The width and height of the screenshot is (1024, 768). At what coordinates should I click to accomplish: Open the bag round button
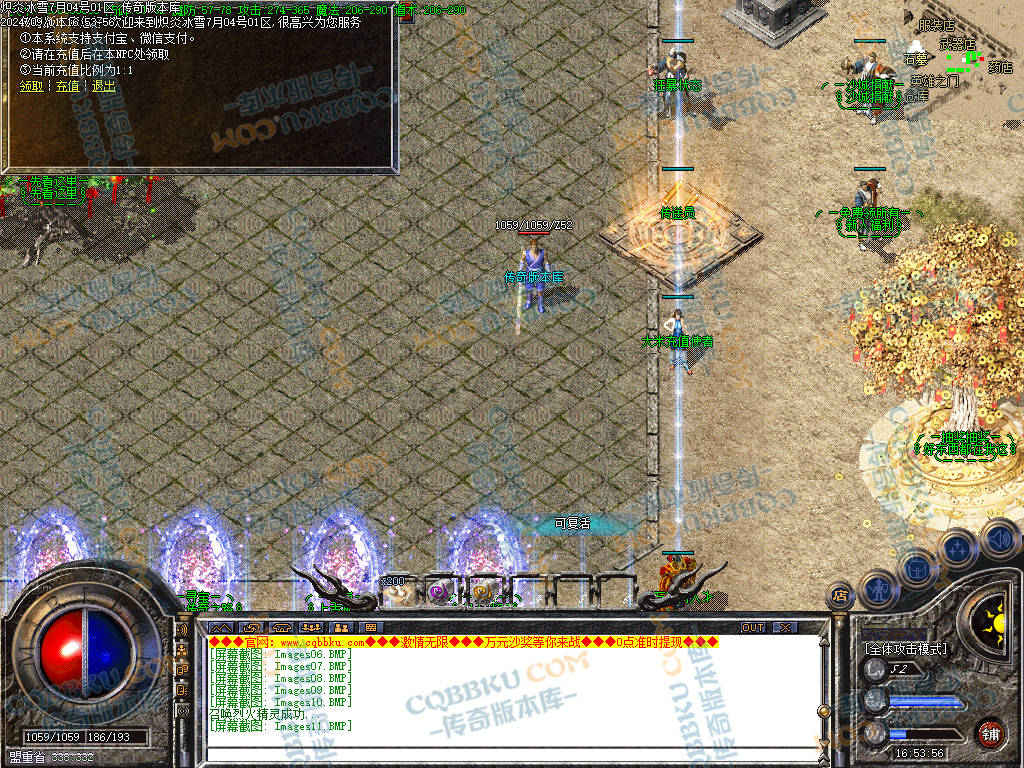(x=916, y=567)
